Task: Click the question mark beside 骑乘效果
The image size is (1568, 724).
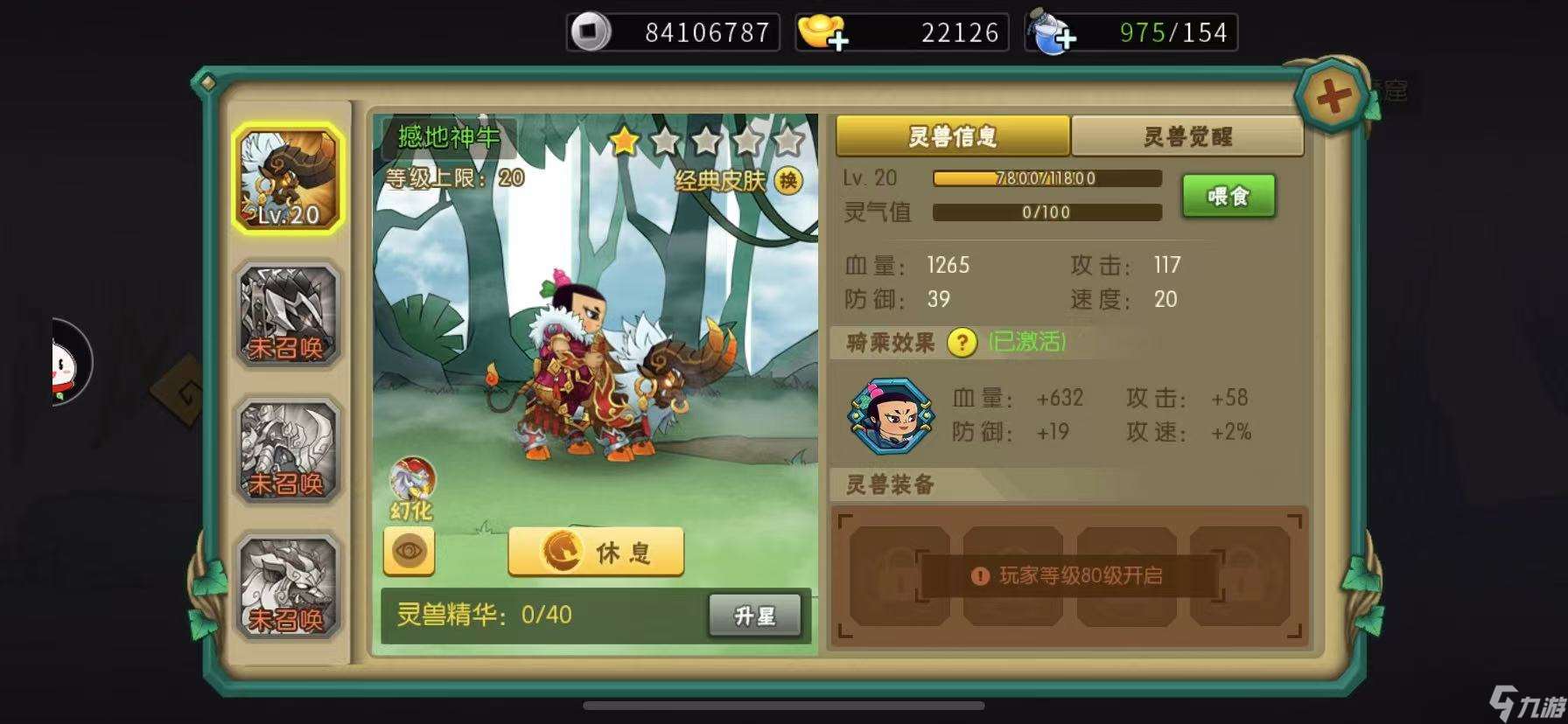Action: click(x=961, y=343)
